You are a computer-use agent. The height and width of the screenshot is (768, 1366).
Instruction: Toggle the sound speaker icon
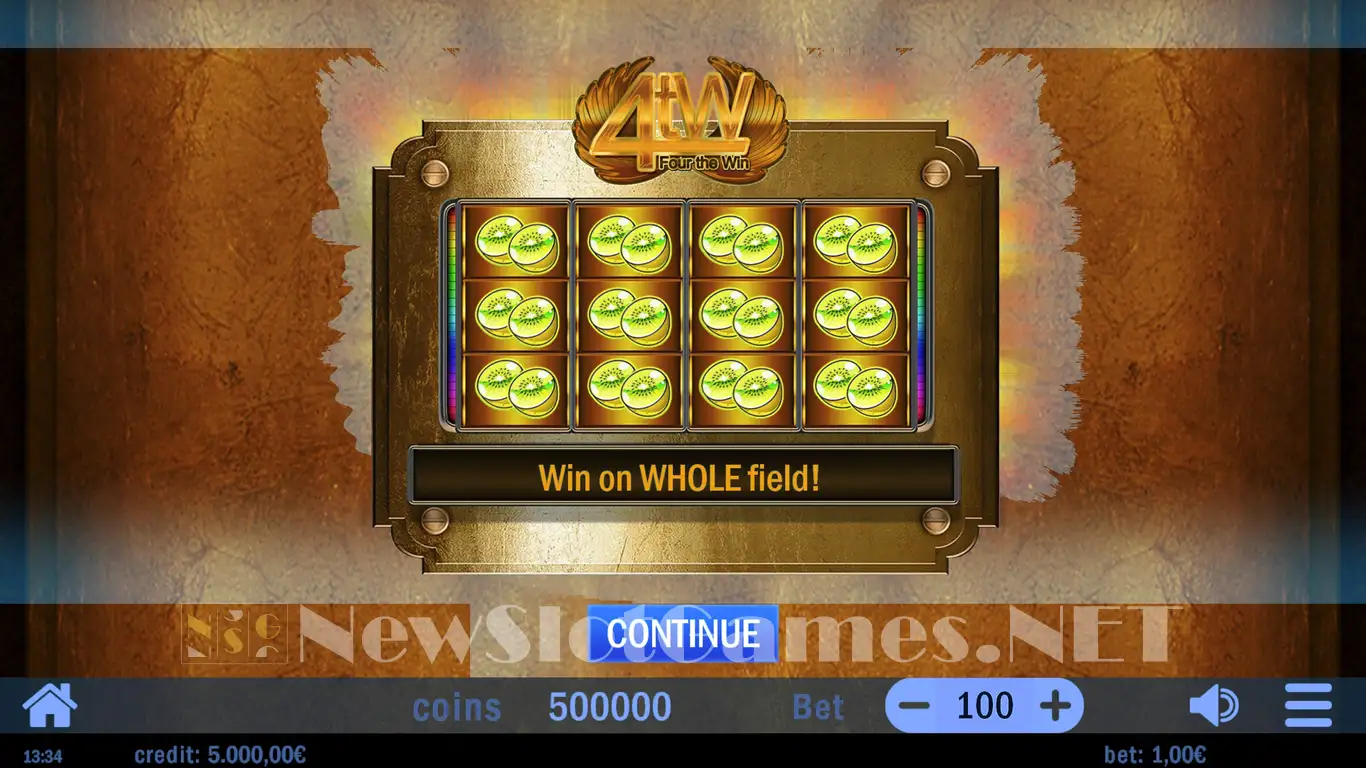[x=1213, y=706]
